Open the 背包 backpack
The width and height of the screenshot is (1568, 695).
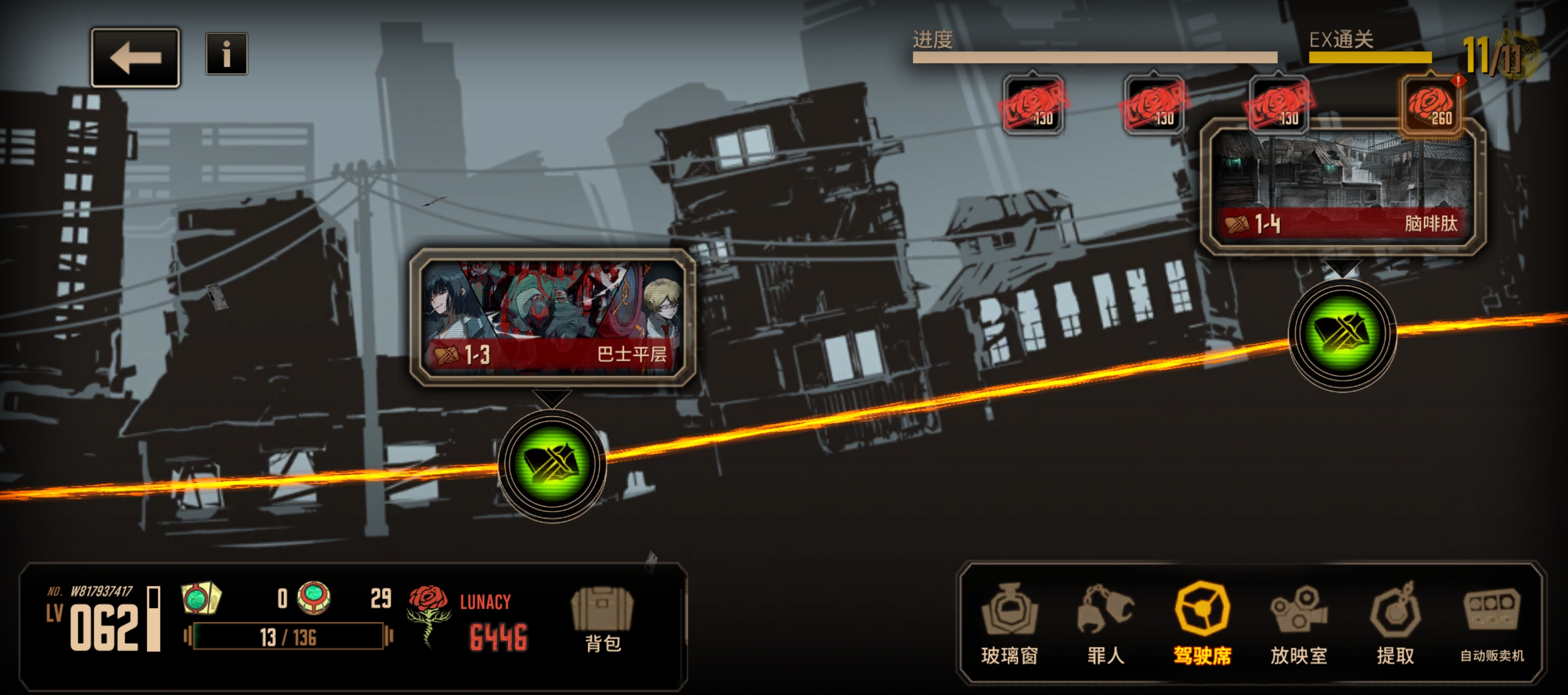602,619
